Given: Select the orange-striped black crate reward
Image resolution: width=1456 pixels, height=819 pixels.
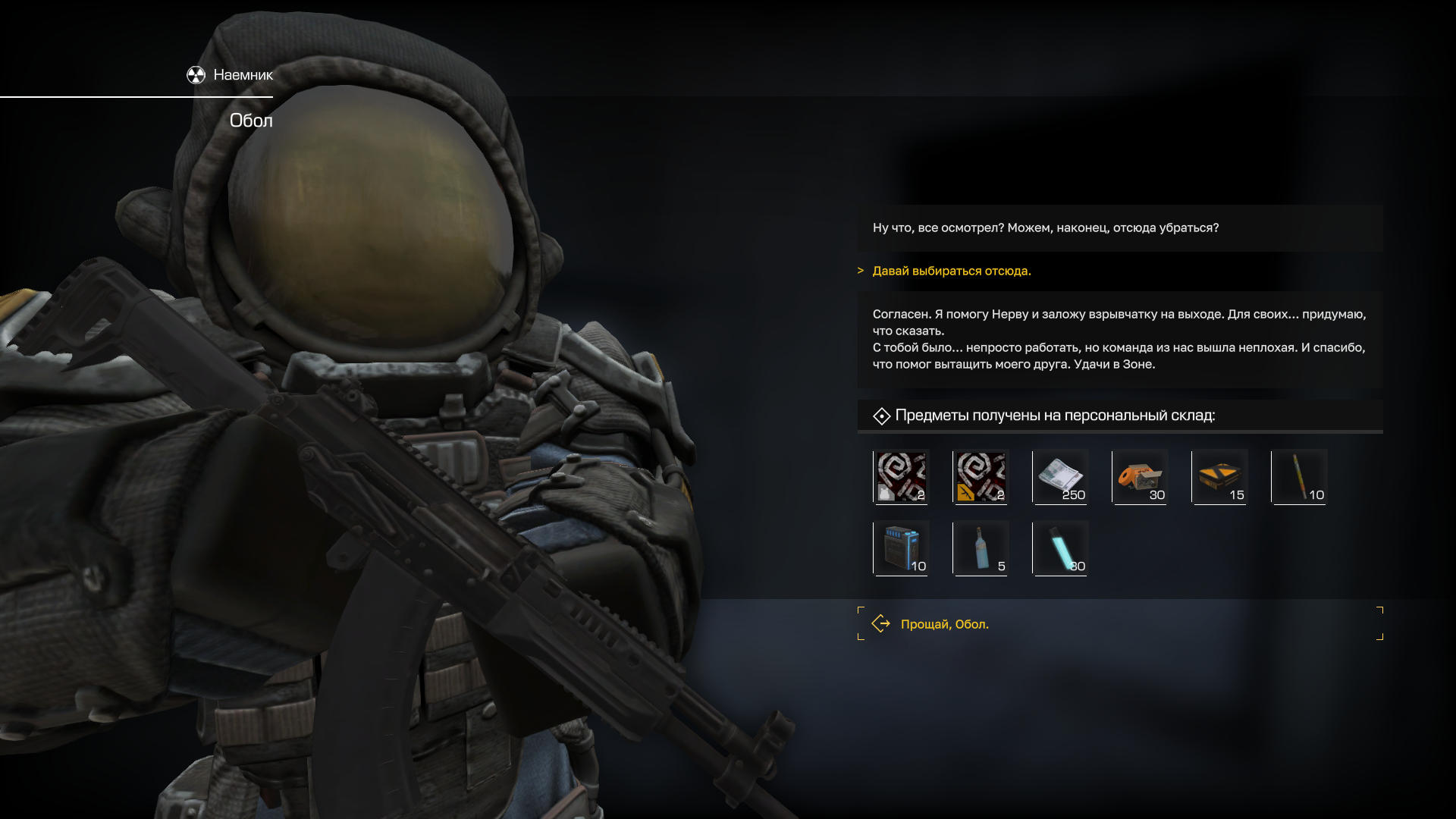Looking at the screenshot, I should 1220,477.
